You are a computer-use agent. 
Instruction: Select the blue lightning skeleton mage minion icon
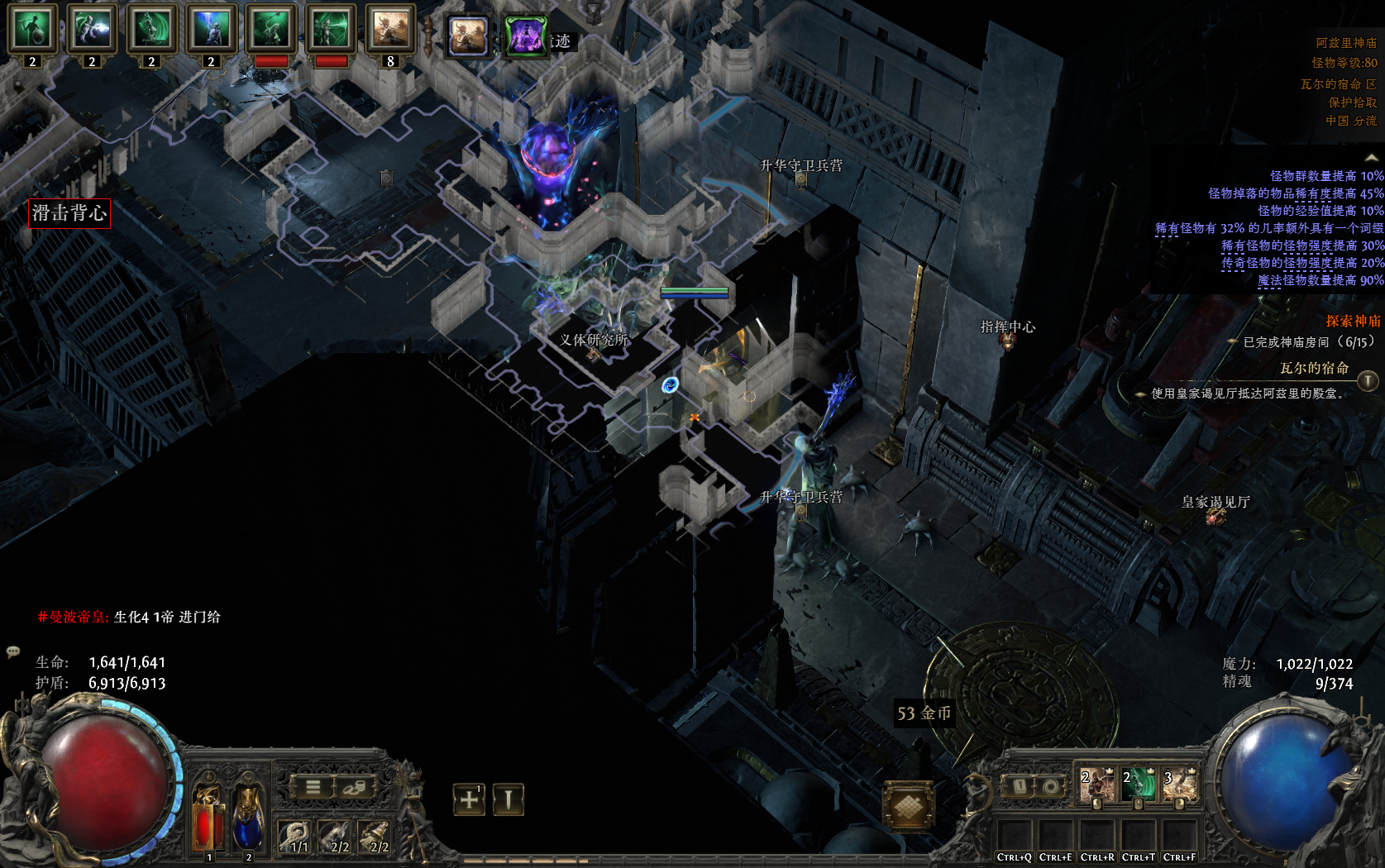coord(211,29)
